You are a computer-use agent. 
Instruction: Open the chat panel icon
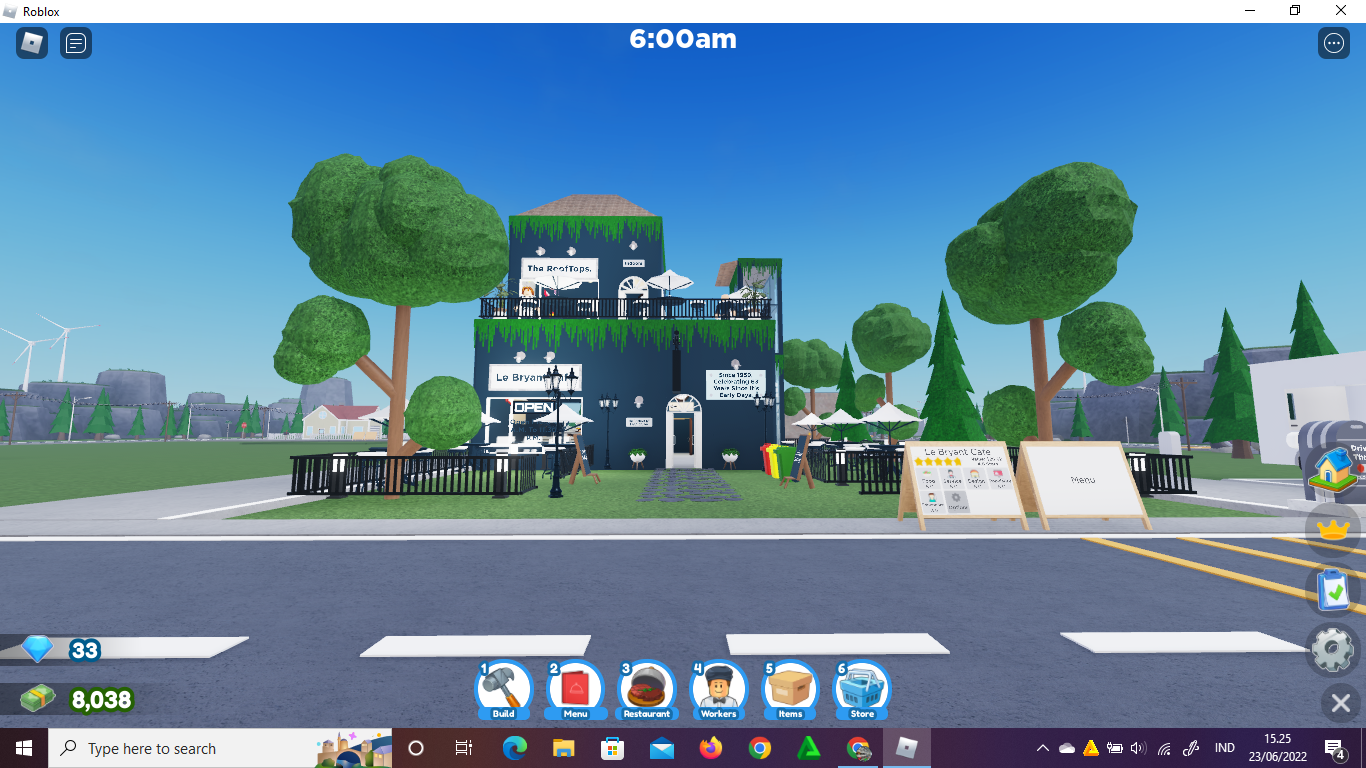tap(75, 42)
